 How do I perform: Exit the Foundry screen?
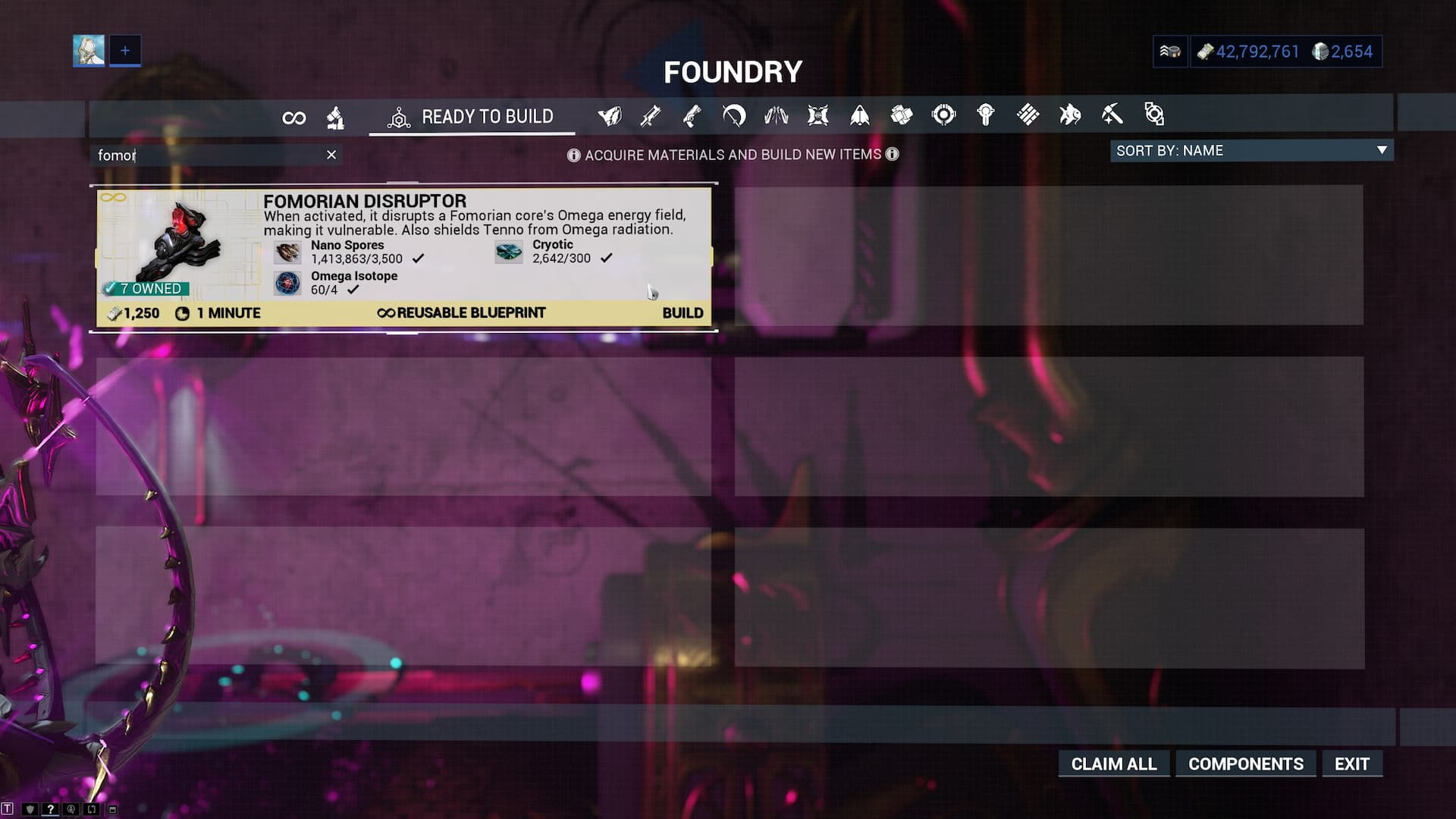coord(1351,764)
